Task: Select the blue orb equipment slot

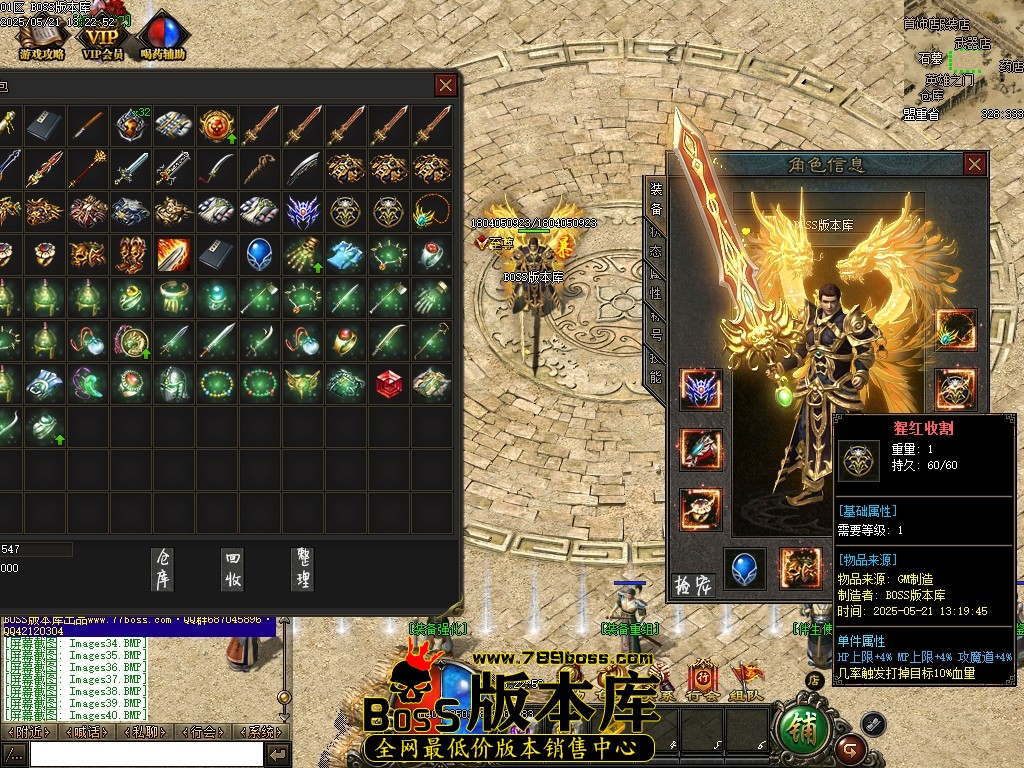Action: pyautogui.click(x=745, y=569)
